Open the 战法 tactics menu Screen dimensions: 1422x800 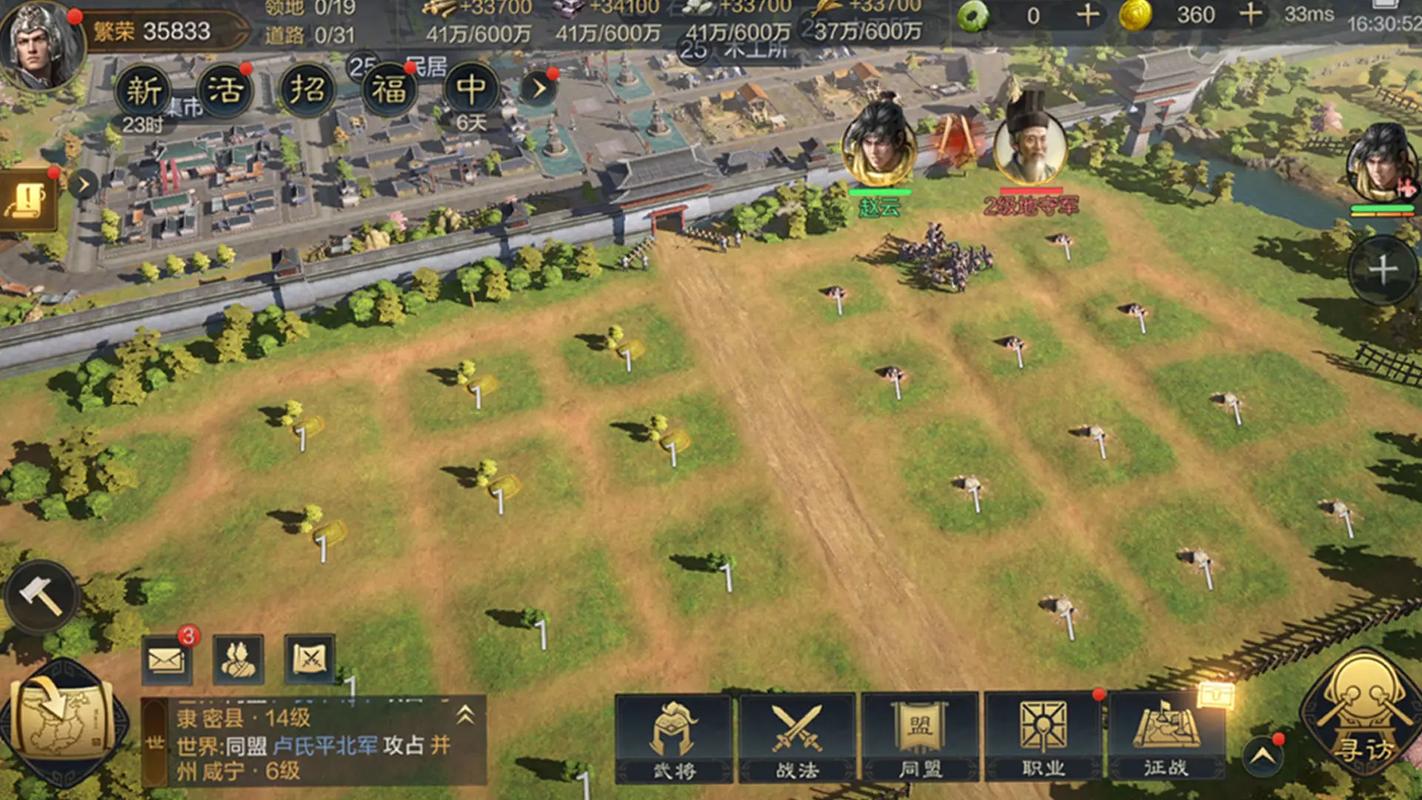tap(797, 738)
